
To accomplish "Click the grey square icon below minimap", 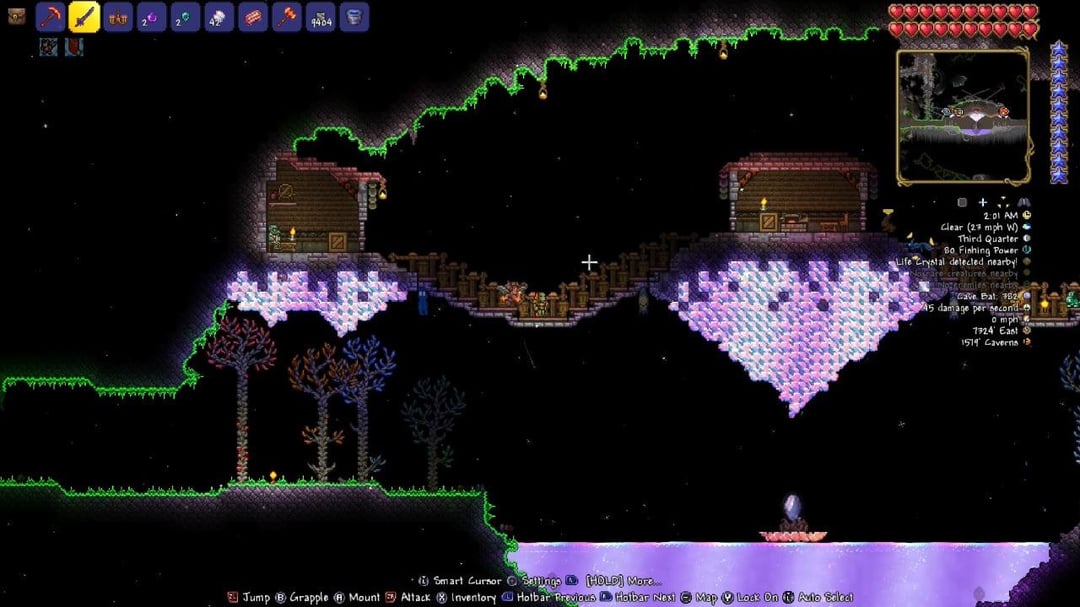I will [961, 202].
